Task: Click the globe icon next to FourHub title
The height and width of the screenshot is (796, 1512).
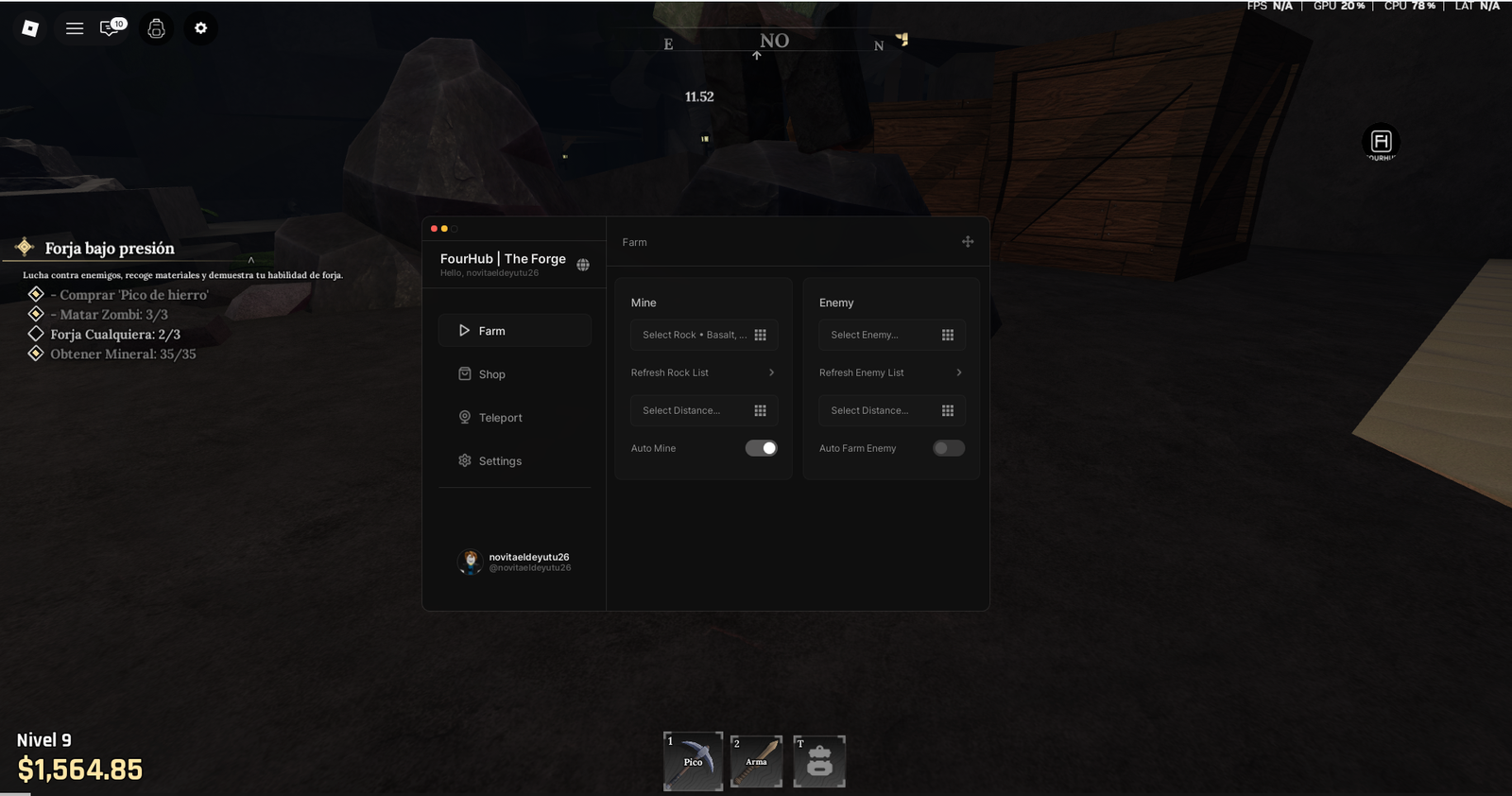Action: click(x=582, y=265)
